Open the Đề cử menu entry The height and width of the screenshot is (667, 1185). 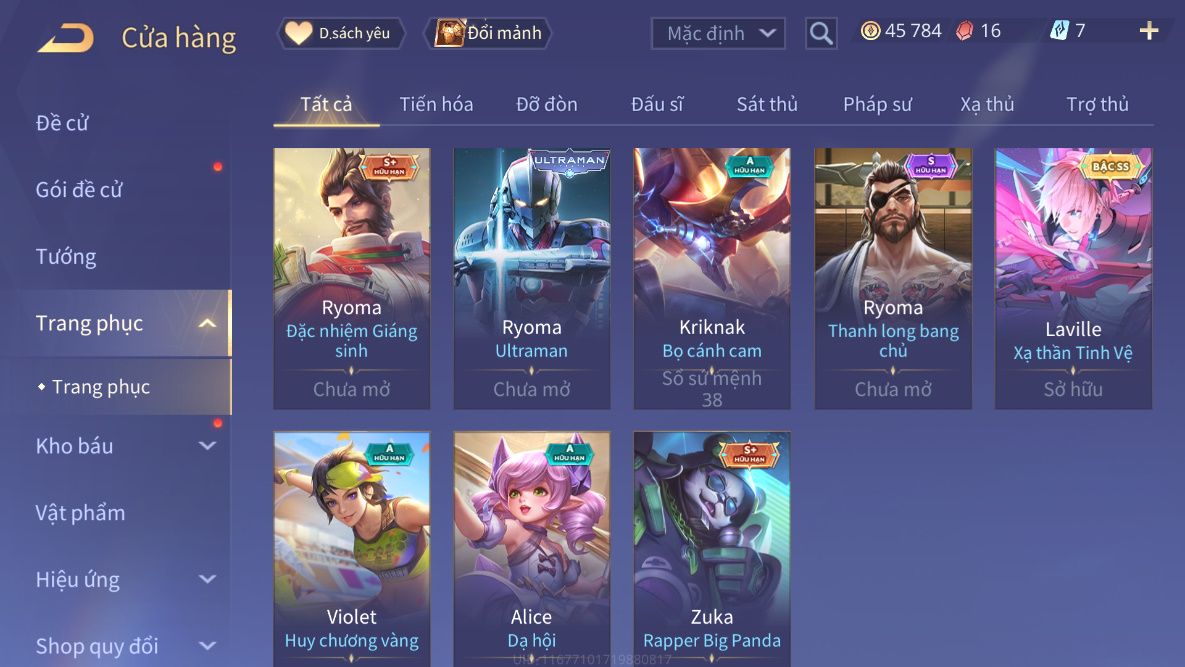63,123
